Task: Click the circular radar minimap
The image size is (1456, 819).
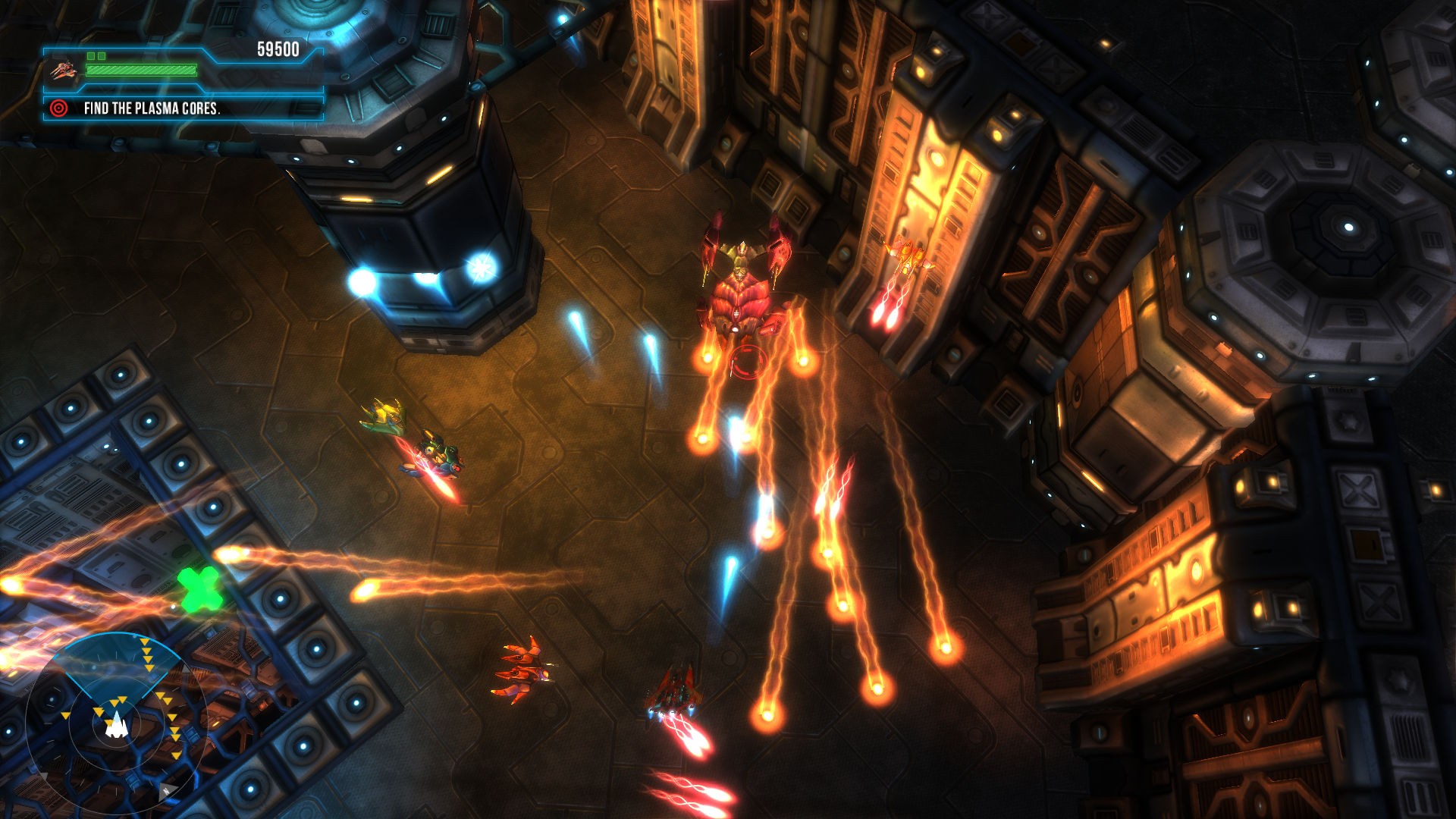Action: [x=115, y=720]
